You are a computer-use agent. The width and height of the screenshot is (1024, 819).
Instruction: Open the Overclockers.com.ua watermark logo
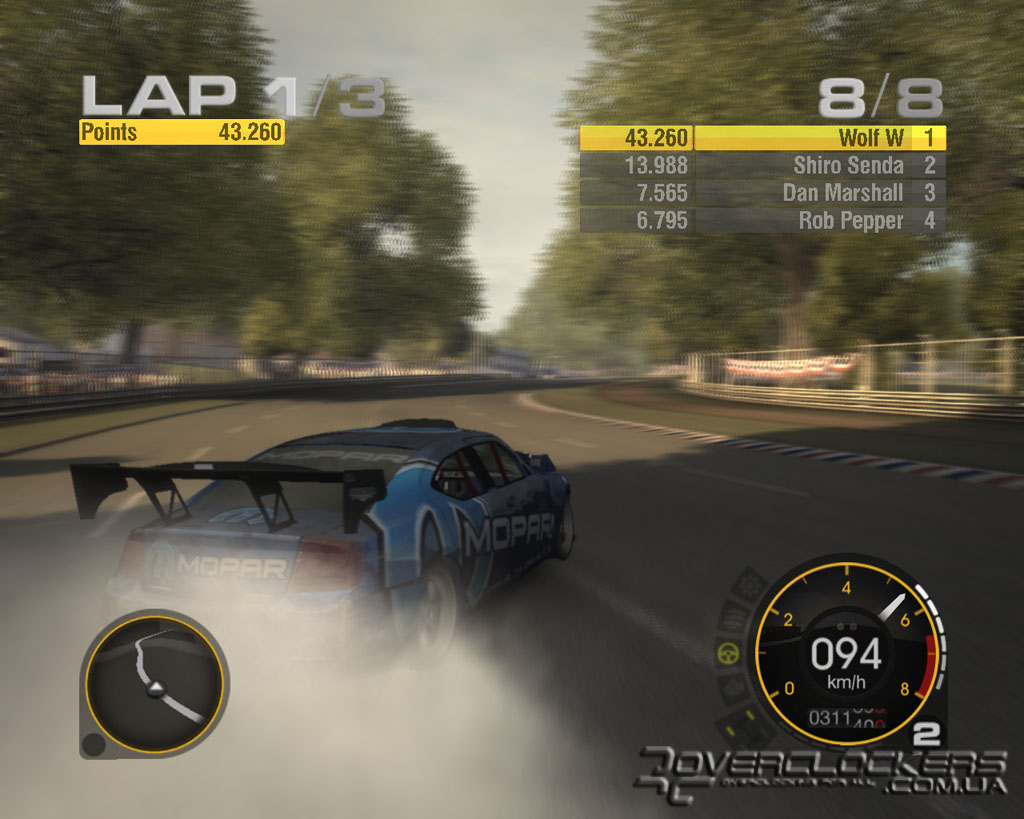(822, 772)
